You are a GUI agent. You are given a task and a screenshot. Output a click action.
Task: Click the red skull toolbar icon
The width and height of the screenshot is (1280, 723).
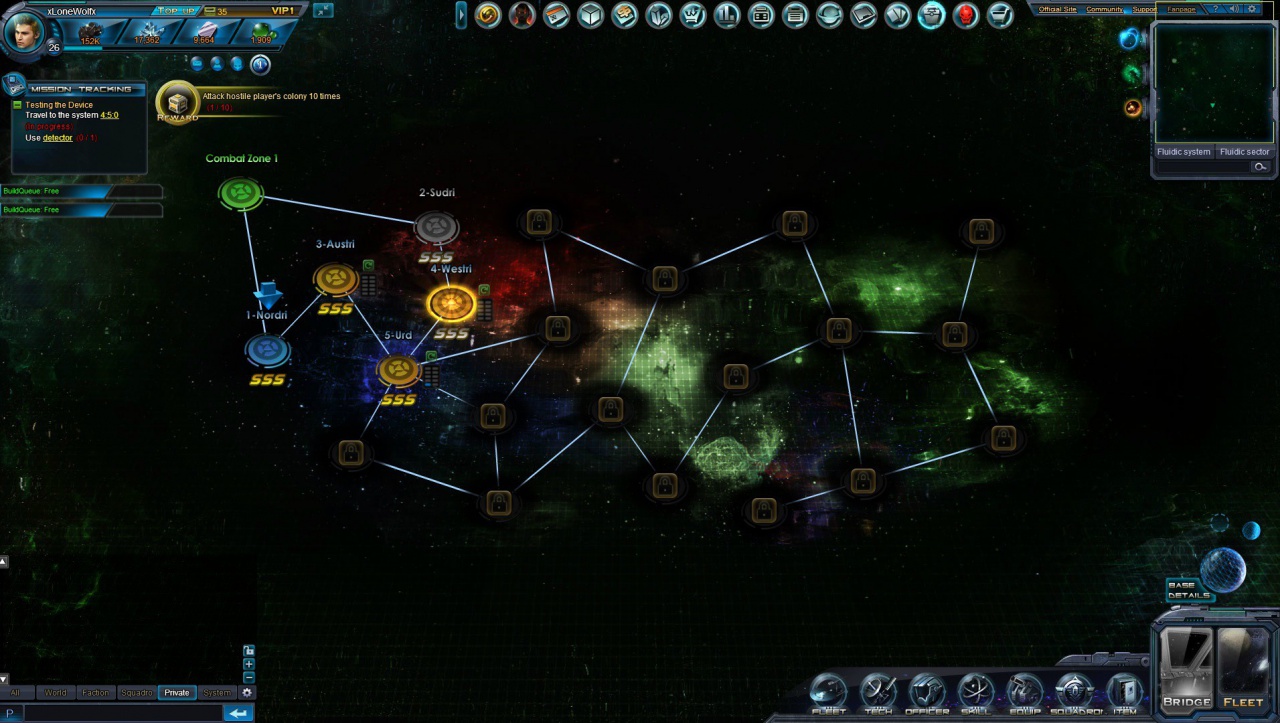coord(965,15)
